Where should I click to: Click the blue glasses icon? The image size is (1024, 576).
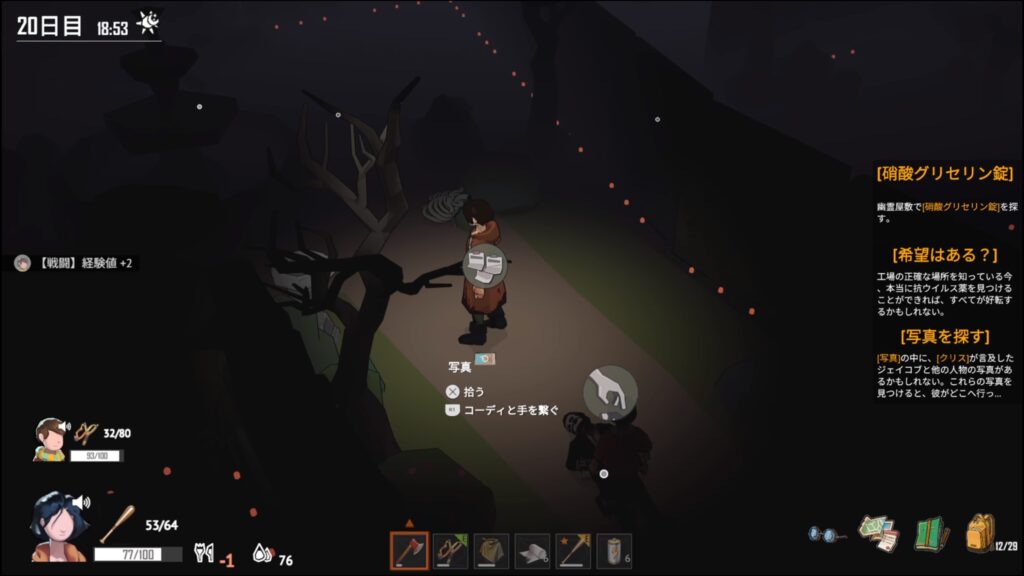click(x=825, y=534)
